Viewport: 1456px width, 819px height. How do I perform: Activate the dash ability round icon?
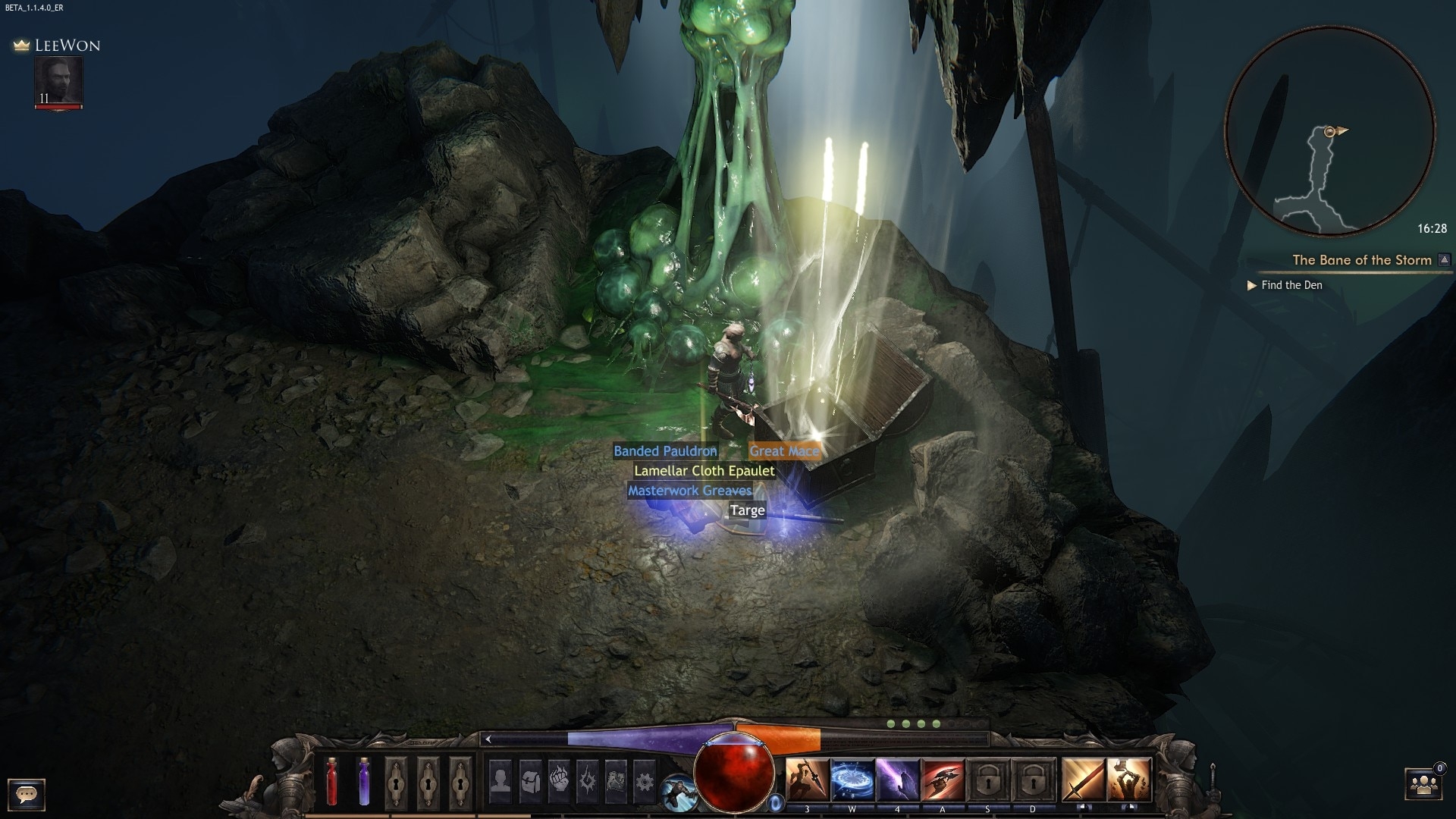pos(677,794)
